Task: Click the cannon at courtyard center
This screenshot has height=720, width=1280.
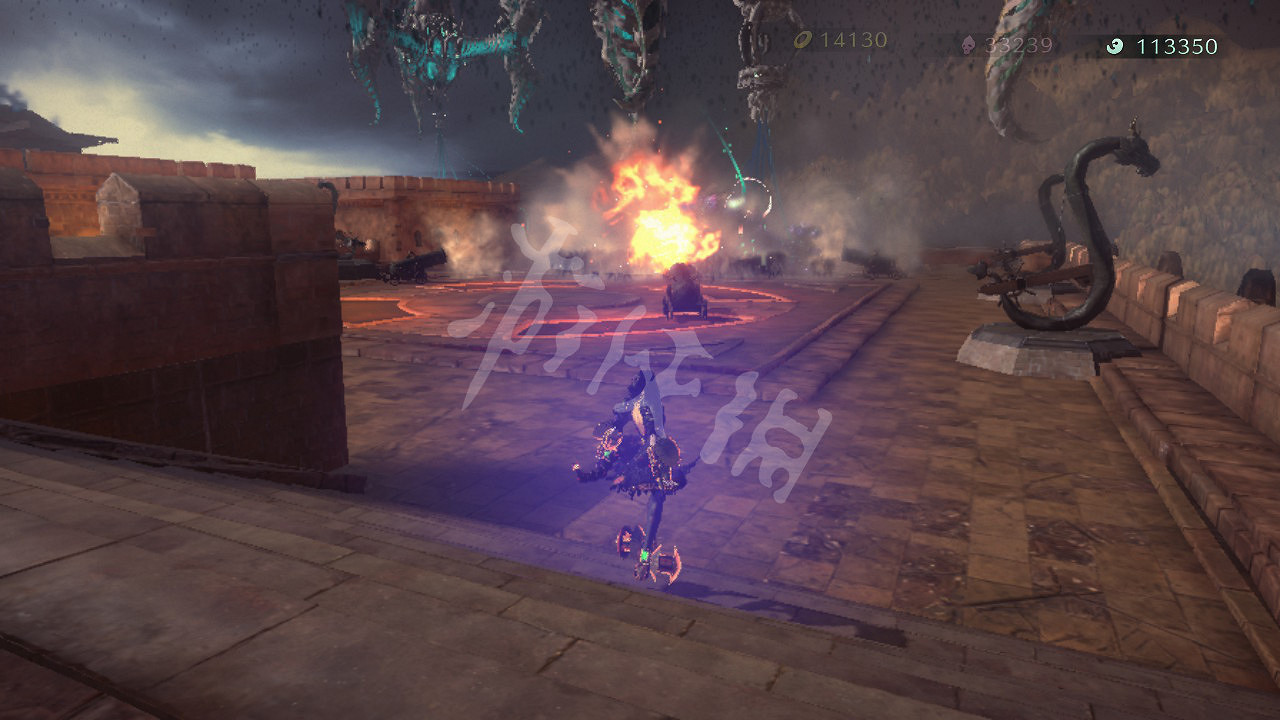Action: click(683, 290)
